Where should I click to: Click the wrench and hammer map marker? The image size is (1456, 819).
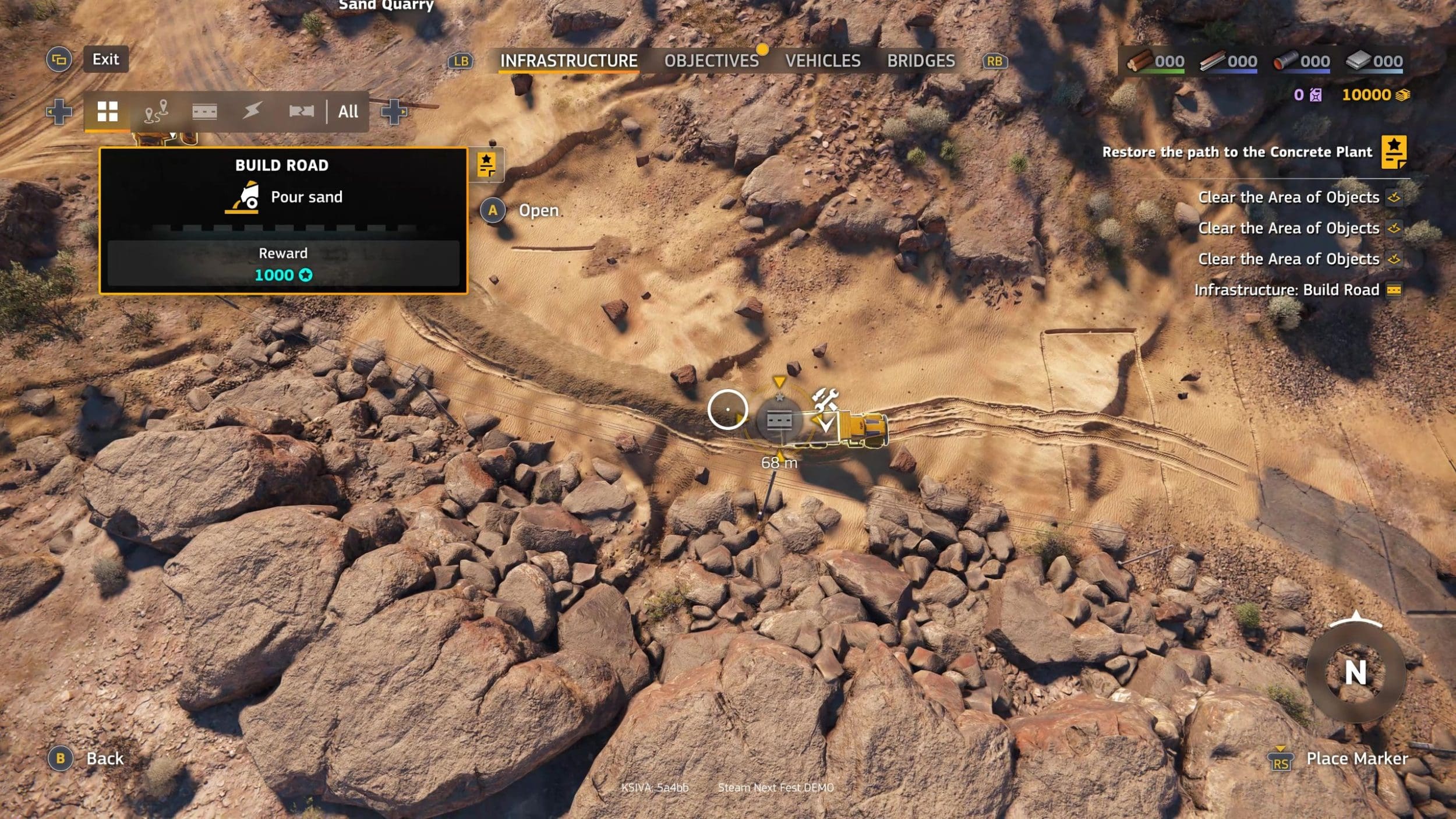(x=825, y=400)
